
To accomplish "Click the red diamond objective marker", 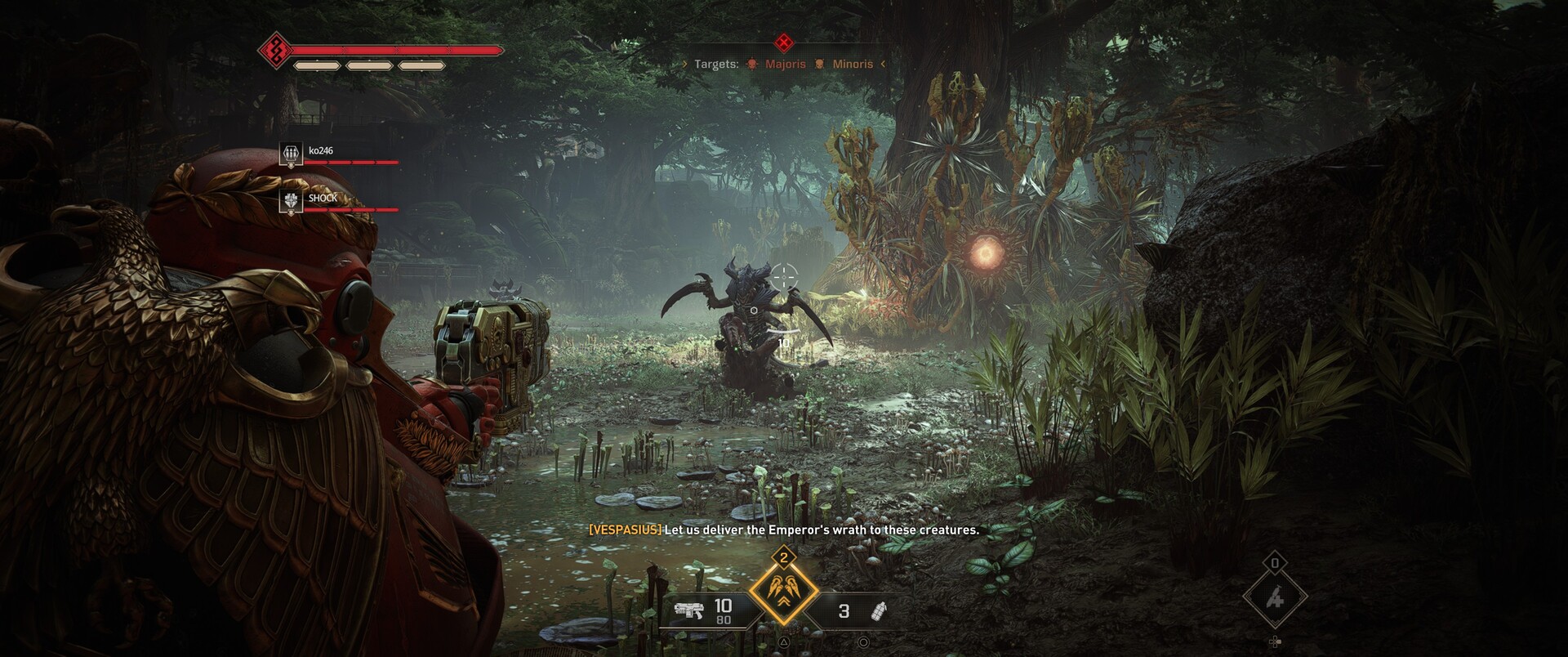I will (x=784, y=42).
